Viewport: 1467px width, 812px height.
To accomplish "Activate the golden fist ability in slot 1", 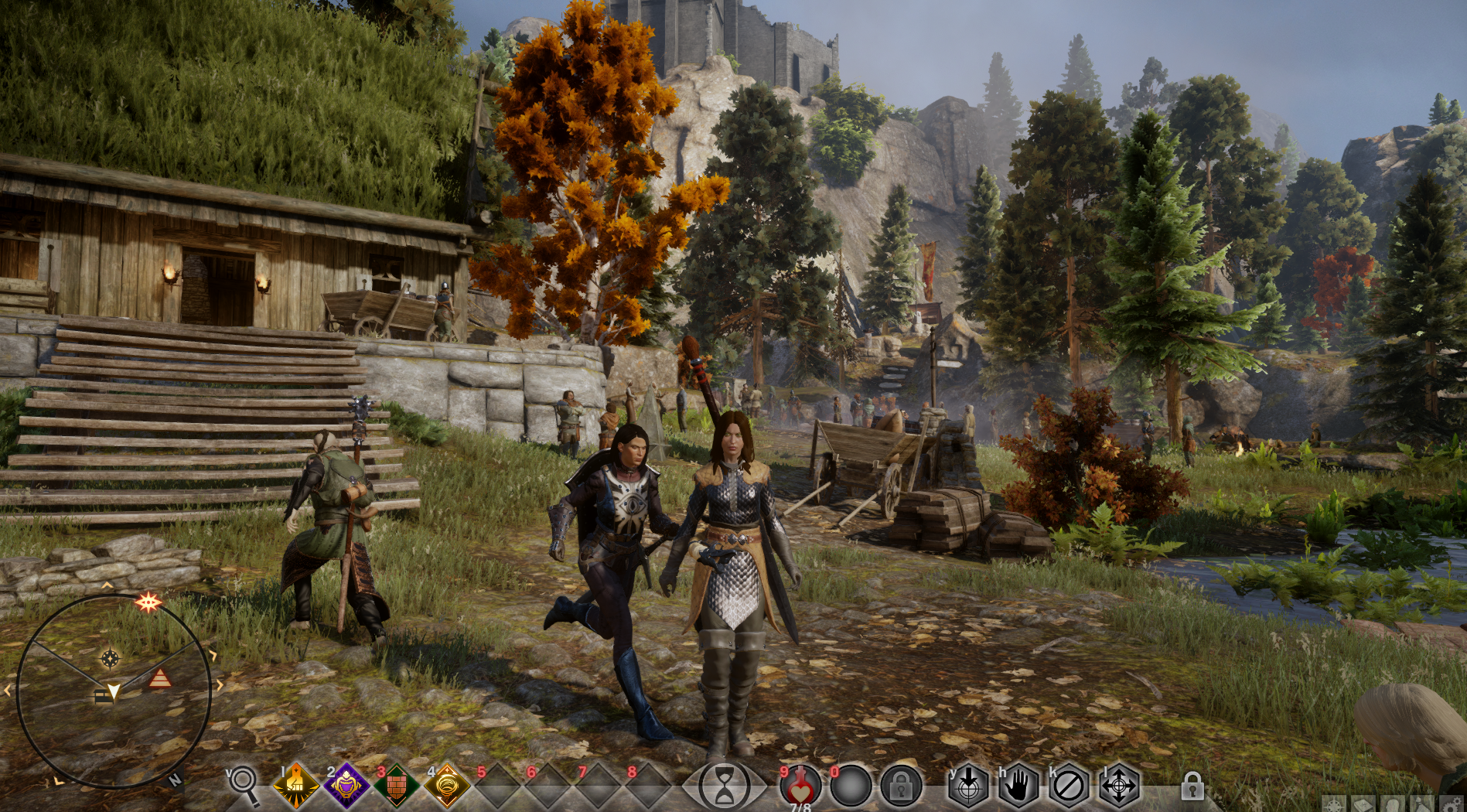I will (296, 786).
